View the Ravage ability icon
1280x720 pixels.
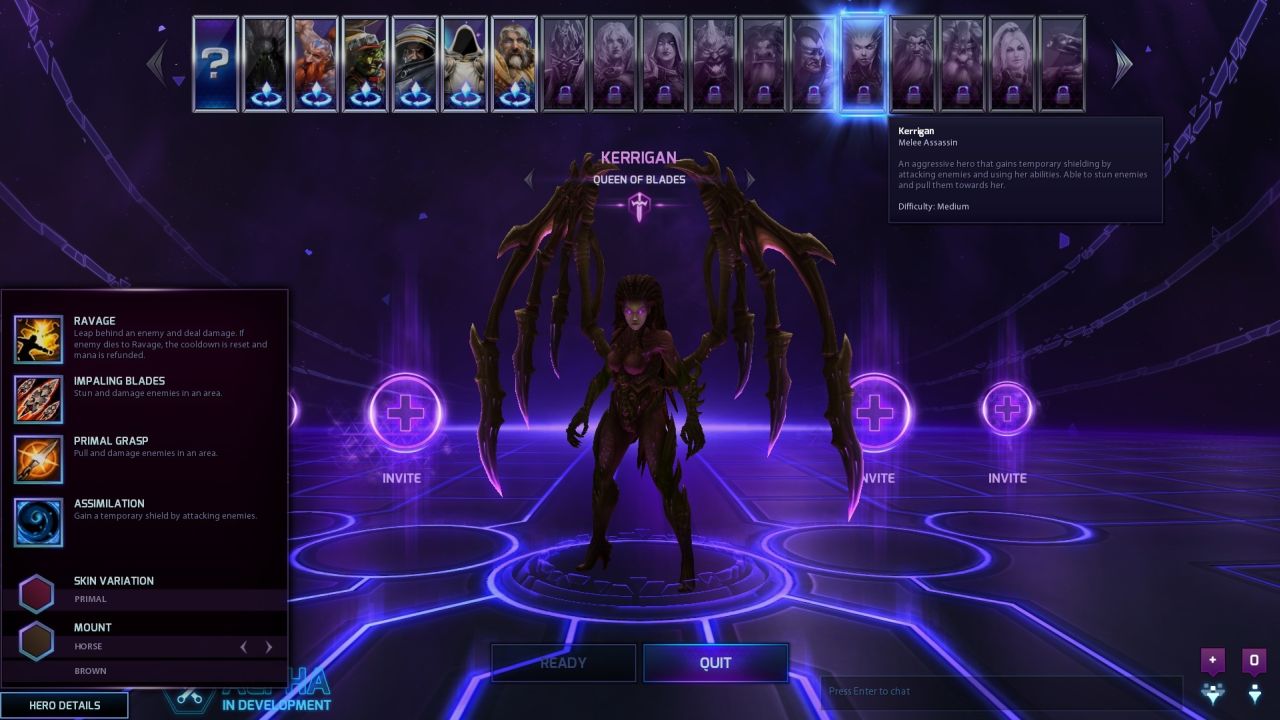point(39,339)
